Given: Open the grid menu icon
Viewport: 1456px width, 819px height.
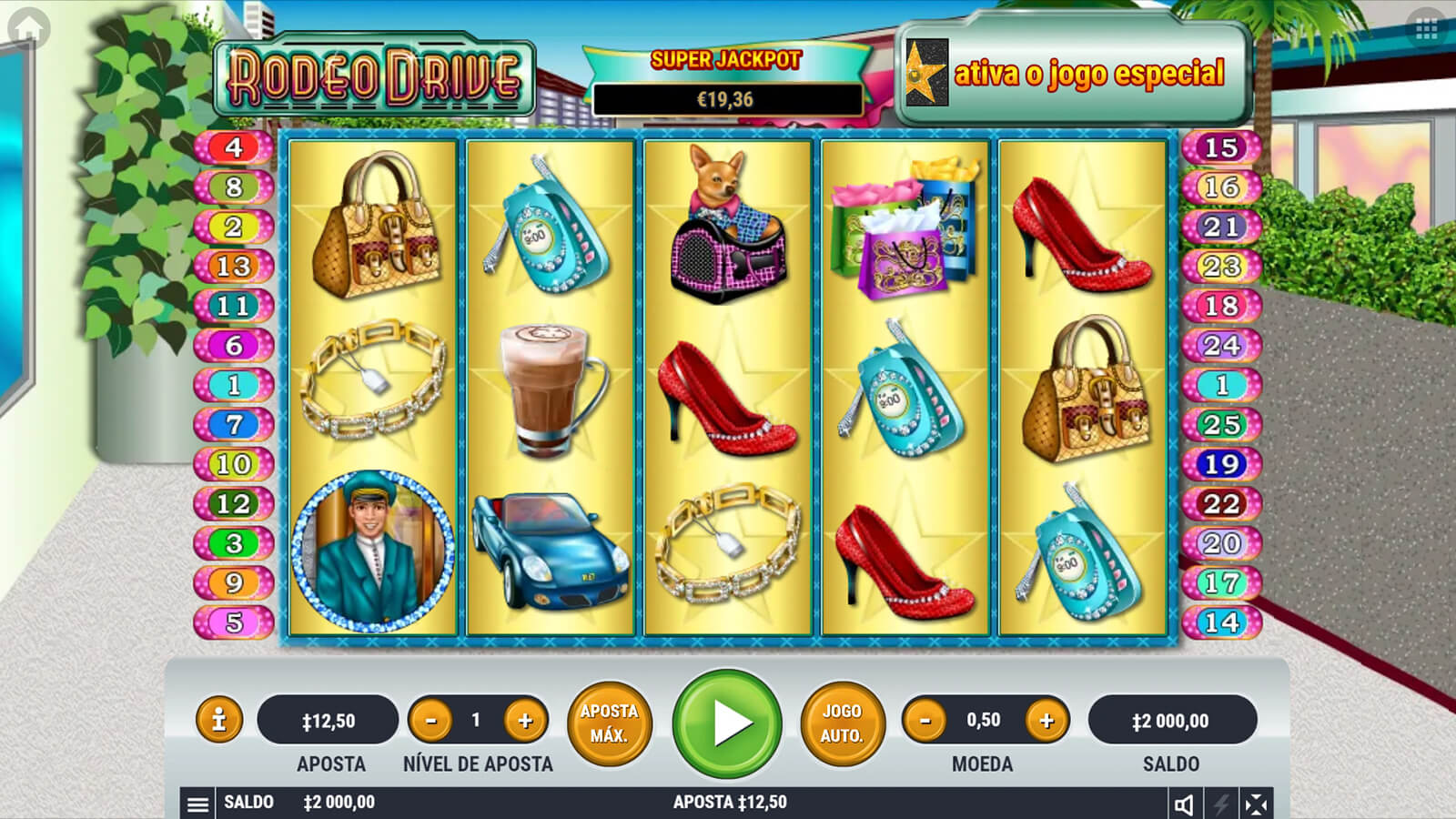Looking at the screenshot, I should tap(1426, 30).
